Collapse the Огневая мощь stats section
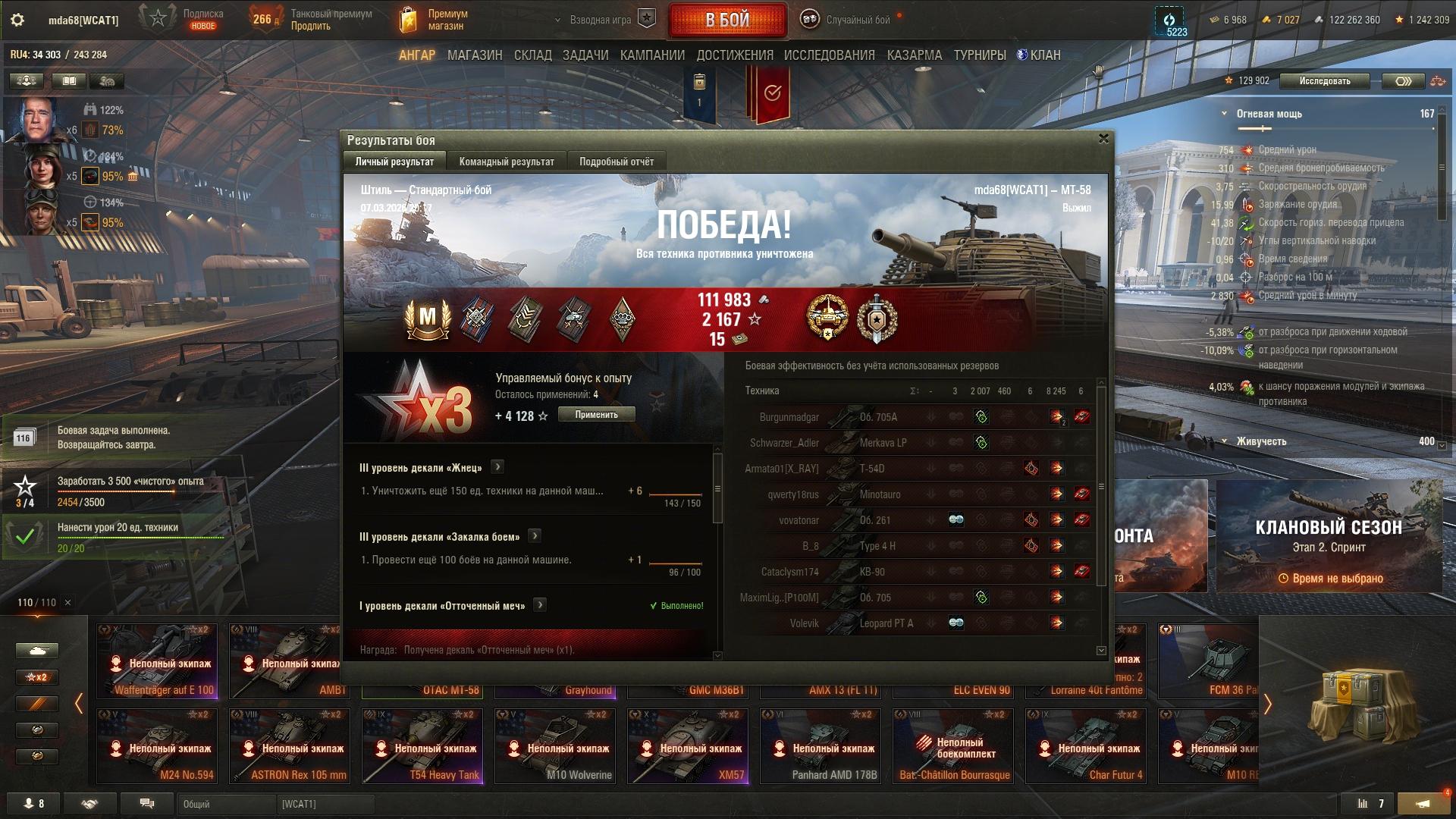The width and height of the screenshot is (1456, 819). click(x=1224, y=114)
